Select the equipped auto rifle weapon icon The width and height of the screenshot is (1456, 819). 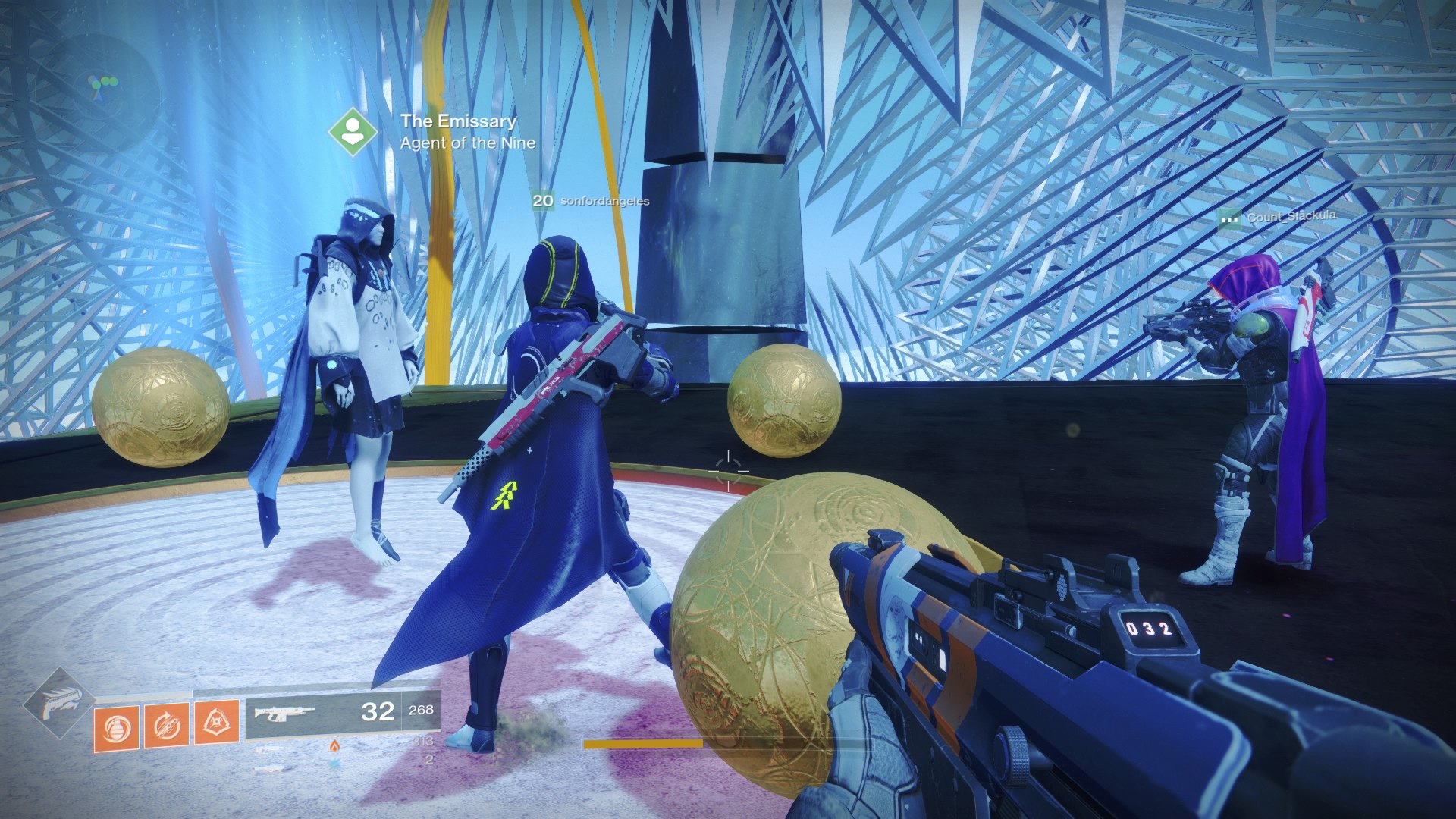coord(284,714)
